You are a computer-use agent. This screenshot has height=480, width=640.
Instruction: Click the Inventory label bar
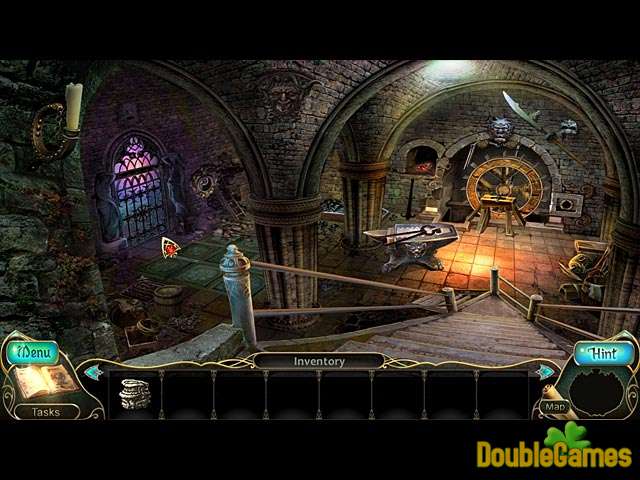tap(318, 361)
